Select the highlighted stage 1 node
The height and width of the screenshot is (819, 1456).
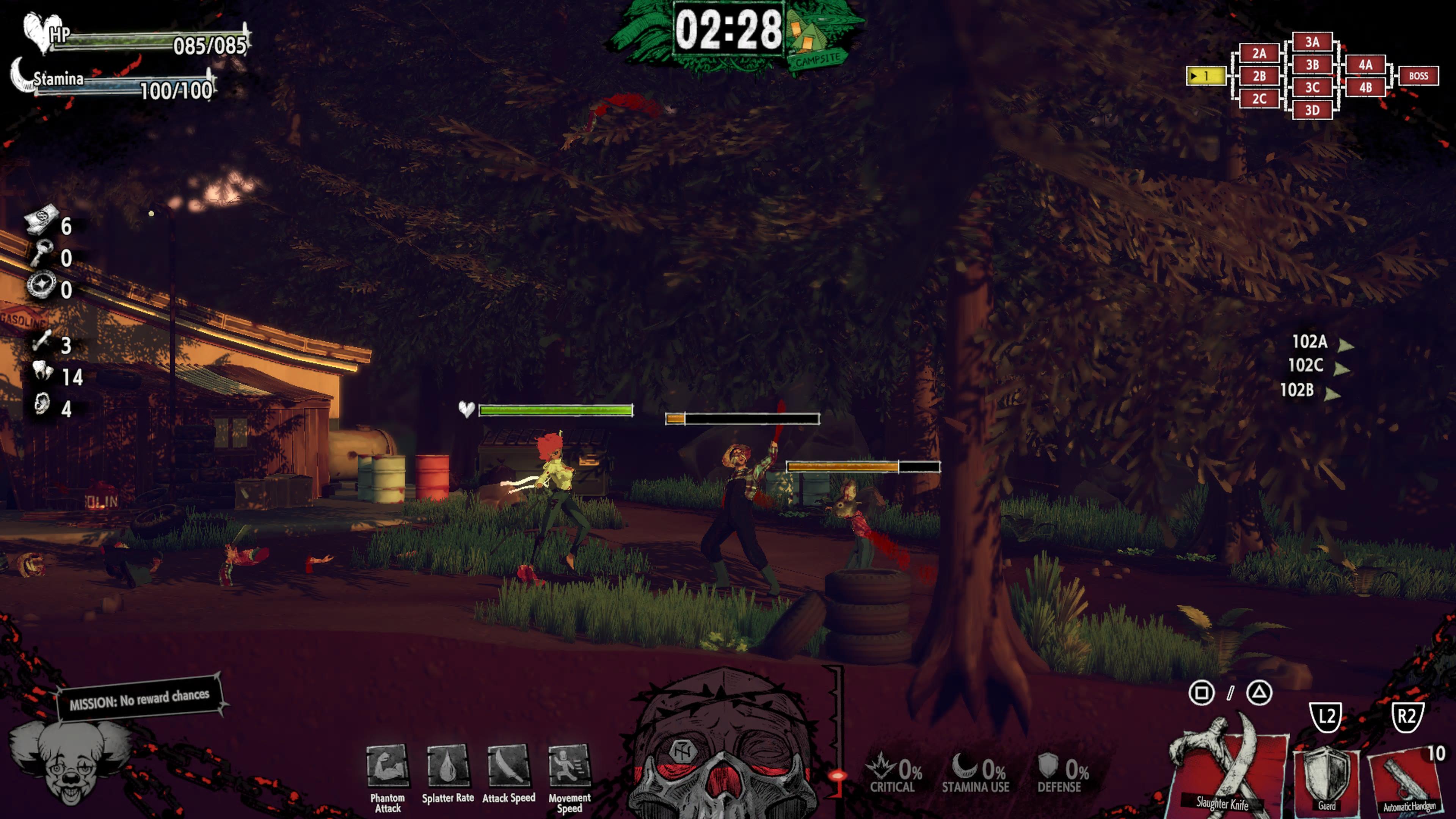(1205, 76)
